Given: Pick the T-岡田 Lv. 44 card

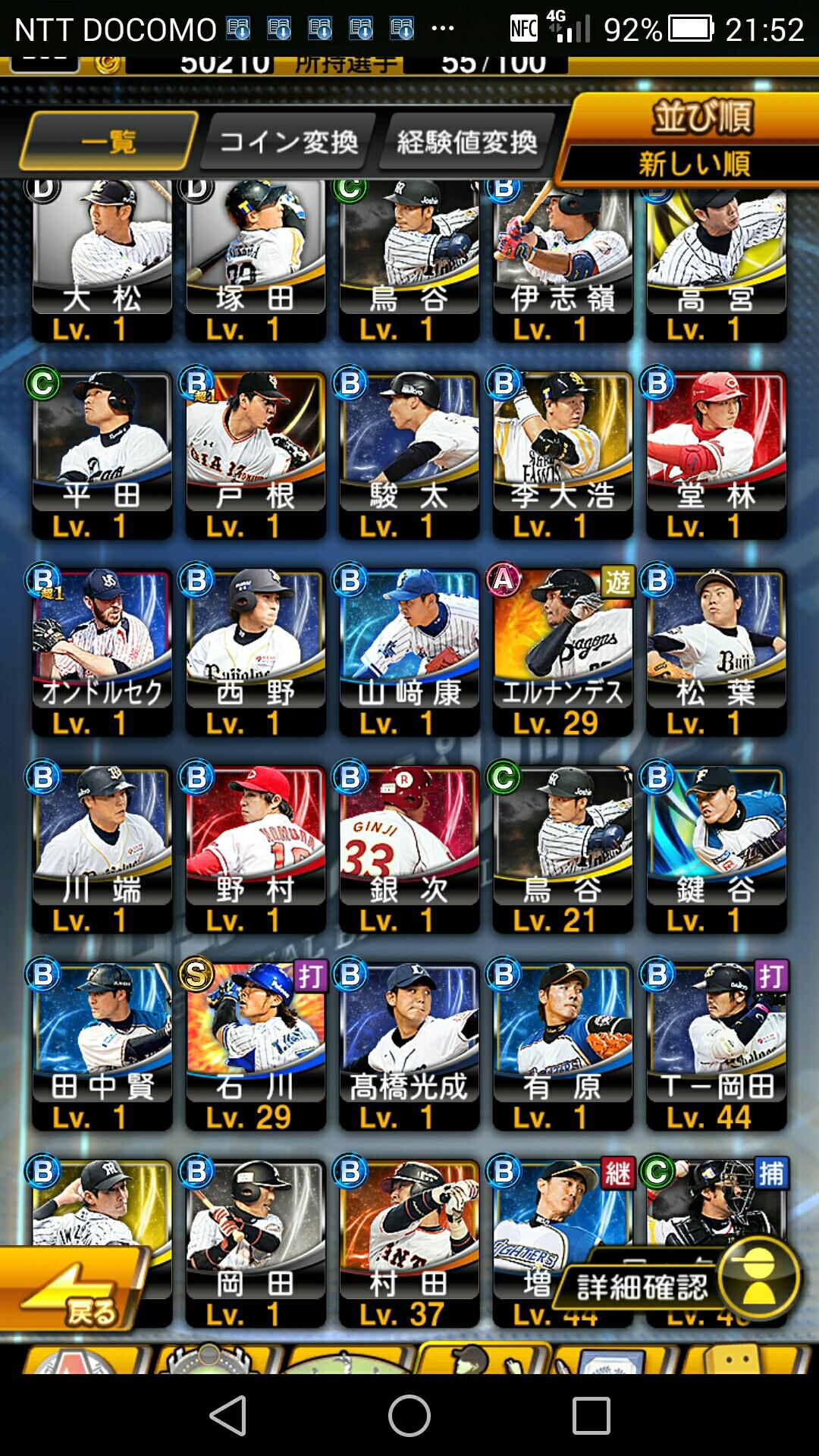Looking at the screenshot, I should click(x=716, y=1046).
